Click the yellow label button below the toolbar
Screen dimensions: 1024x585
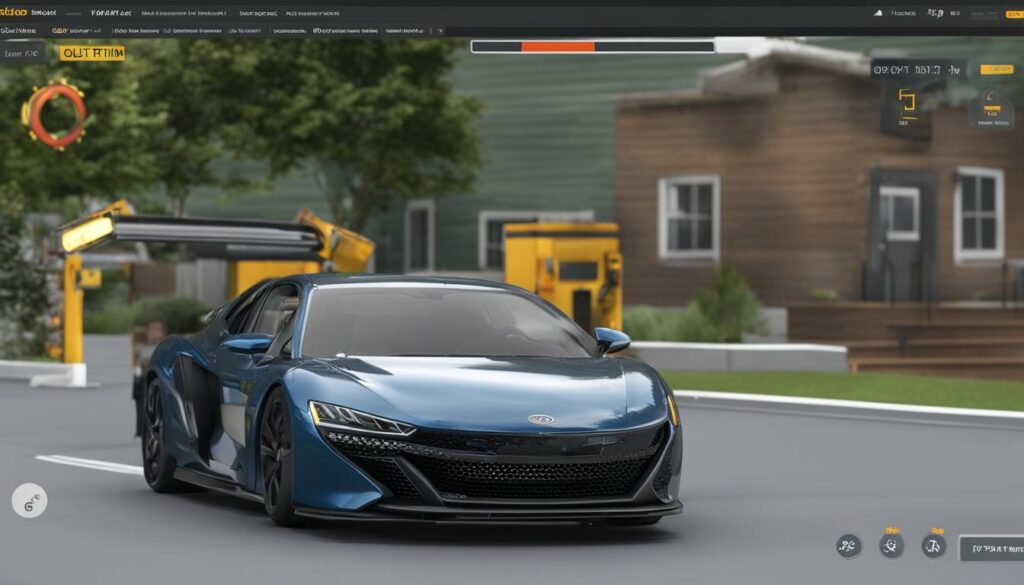pos(92,53)
